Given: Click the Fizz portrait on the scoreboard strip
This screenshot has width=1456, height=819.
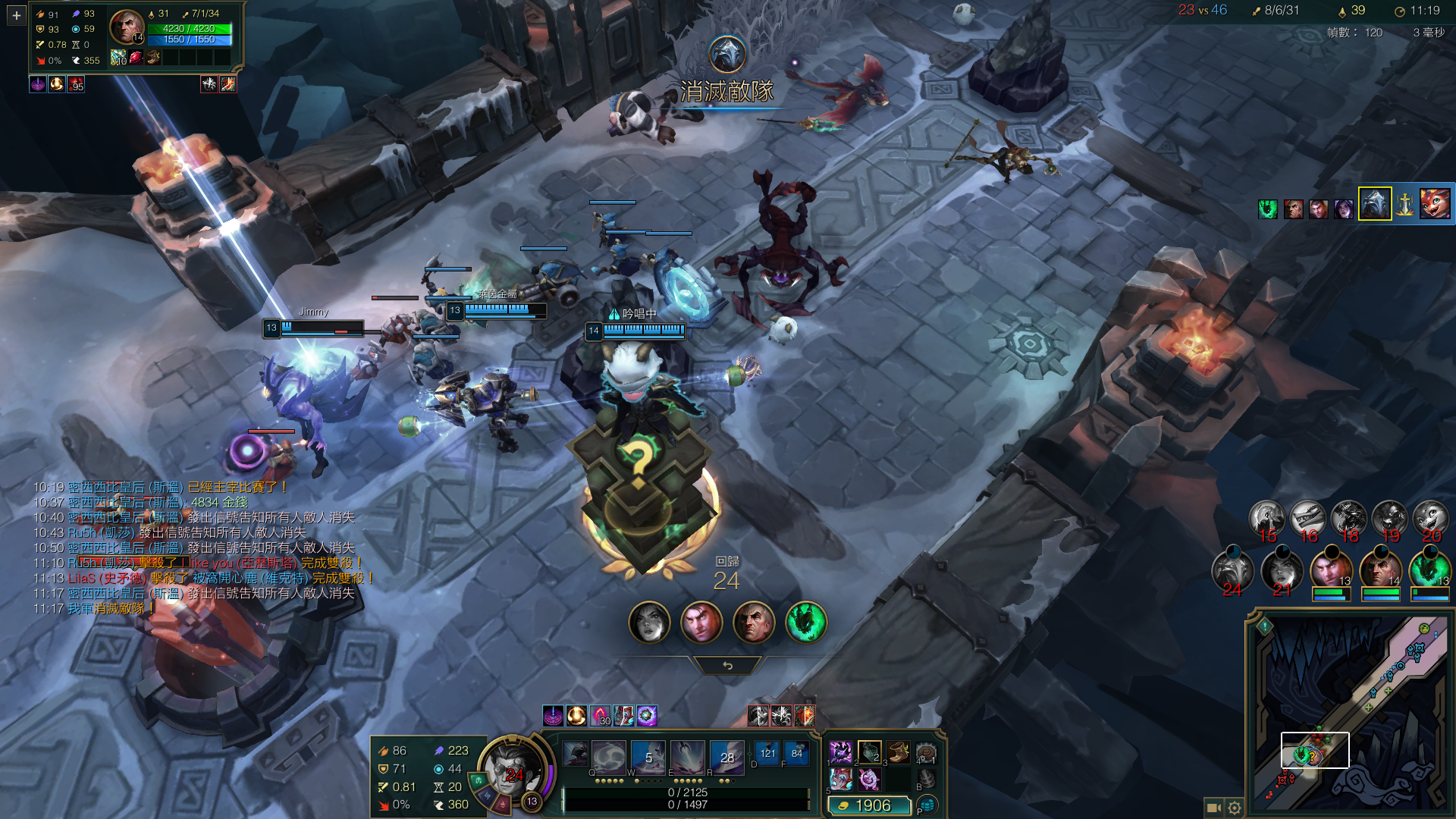Looking at the screenshot, I should pos(1435,204).
